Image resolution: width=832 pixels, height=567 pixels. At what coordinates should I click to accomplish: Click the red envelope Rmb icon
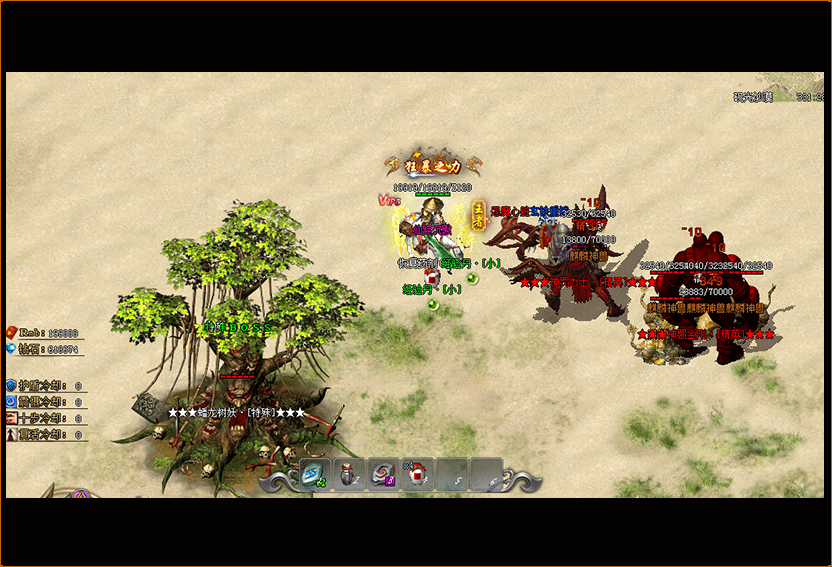11,332
